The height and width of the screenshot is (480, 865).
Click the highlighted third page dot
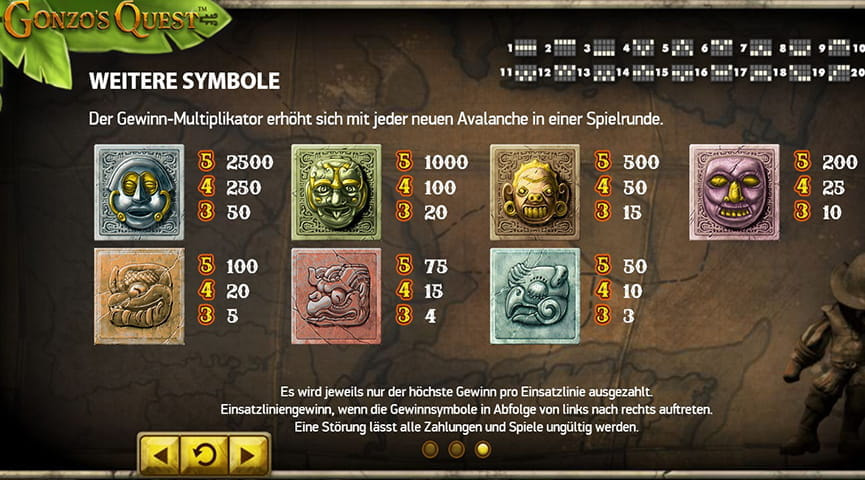tap(483, 450)
